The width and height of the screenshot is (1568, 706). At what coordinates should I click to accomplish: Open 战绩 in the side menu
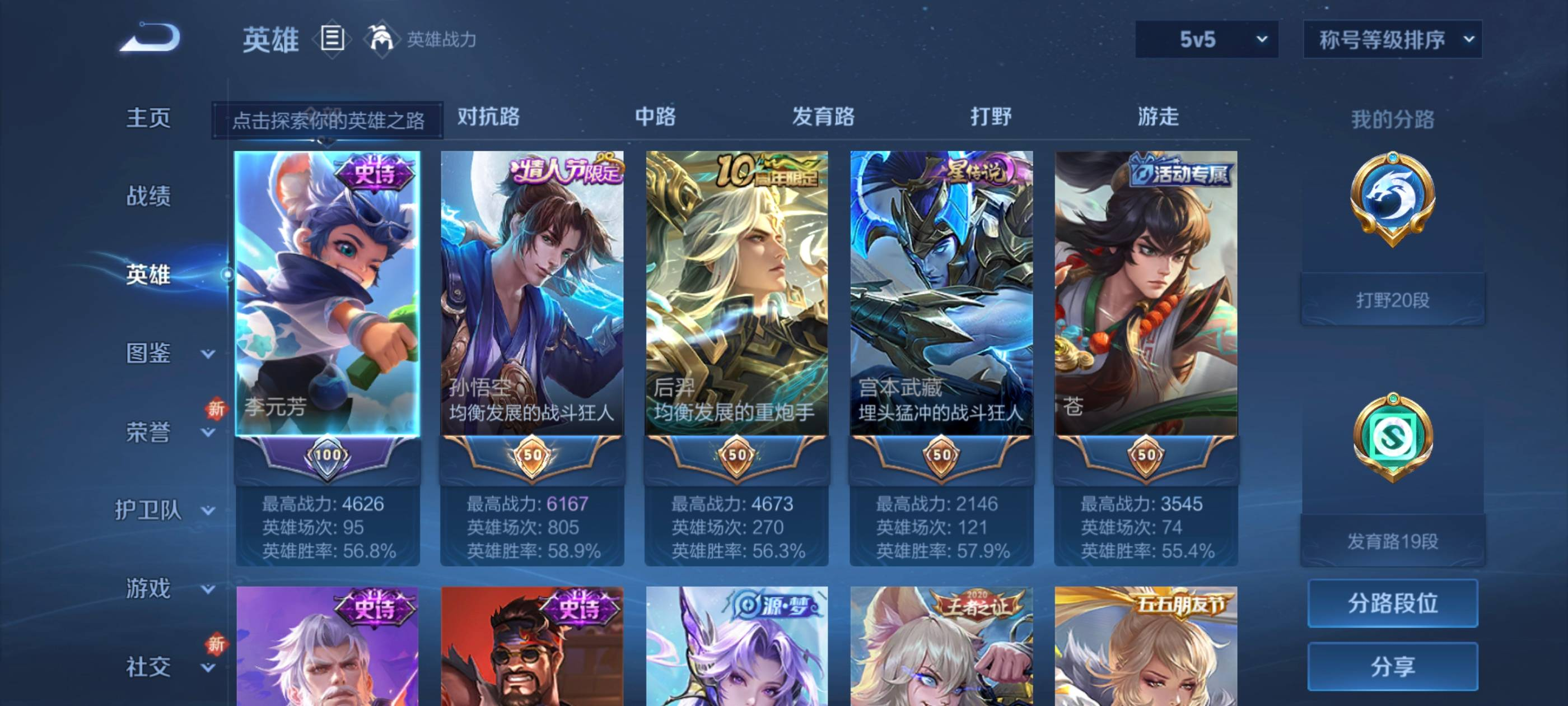click(148, 196)
